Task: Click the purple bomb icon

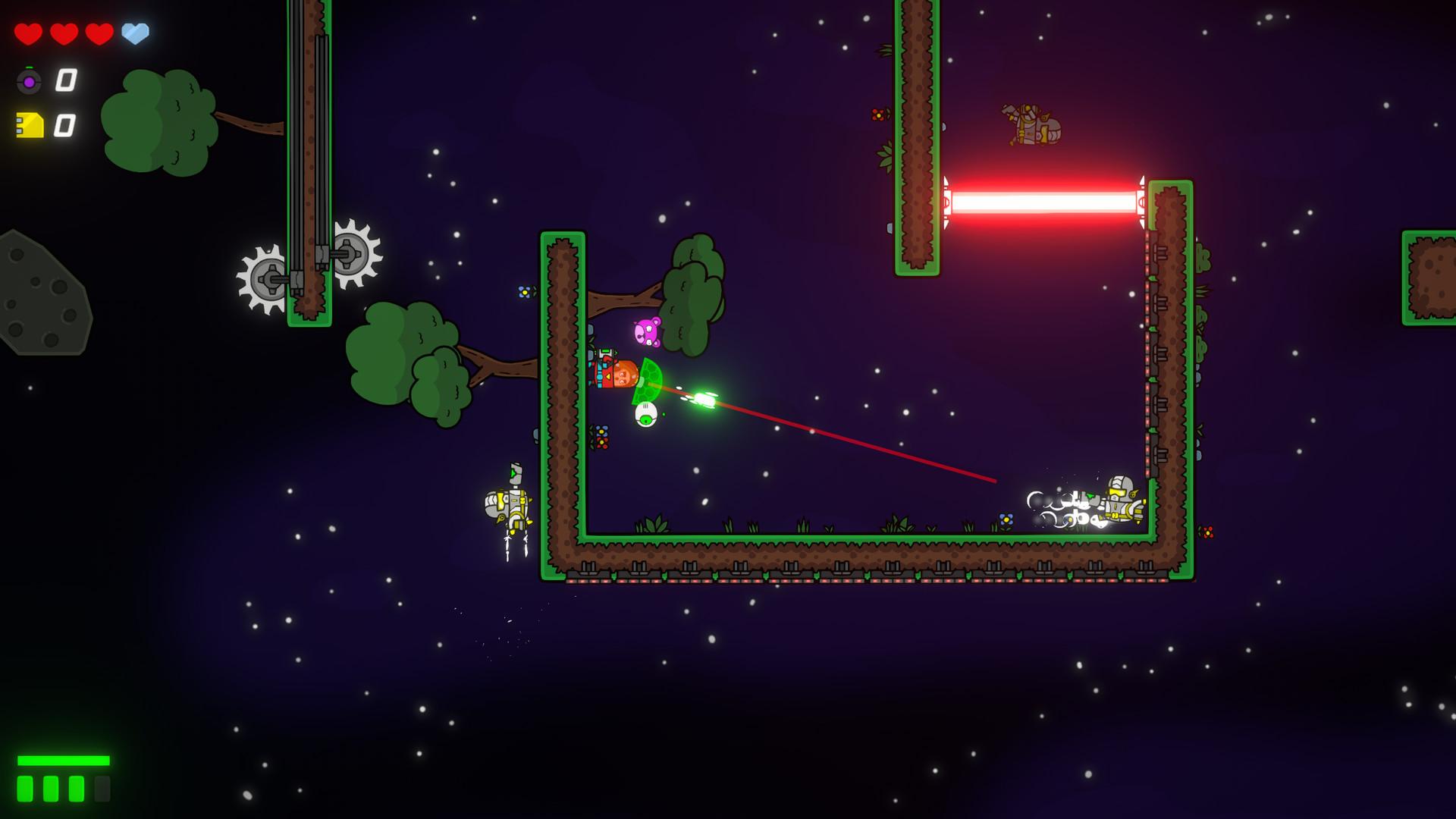Action: pyautogui.click(x=29, y=81)
